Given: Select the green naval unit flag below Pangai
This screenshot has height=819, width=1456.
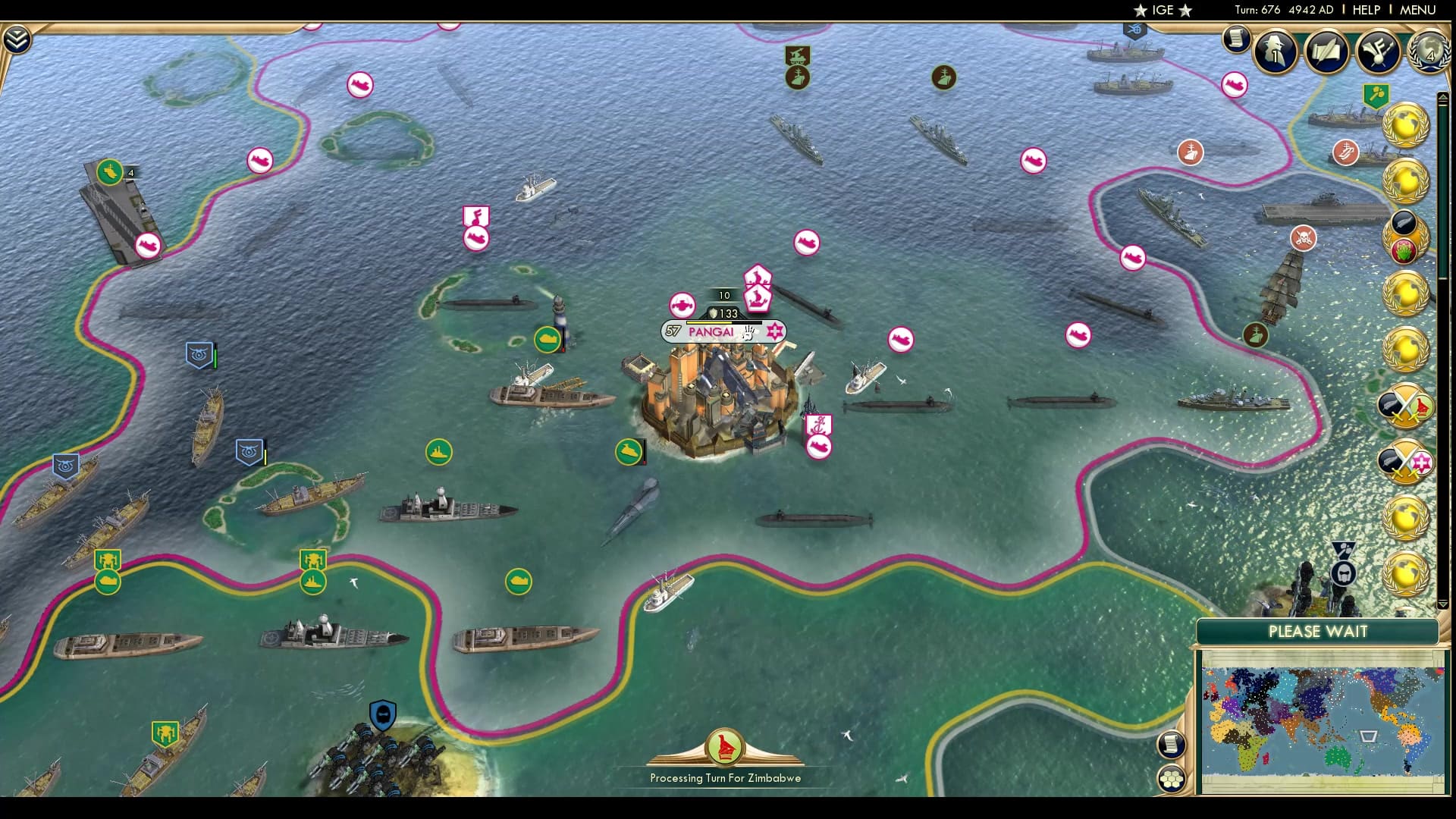Looking at the screenshot, I should (627, 450).
